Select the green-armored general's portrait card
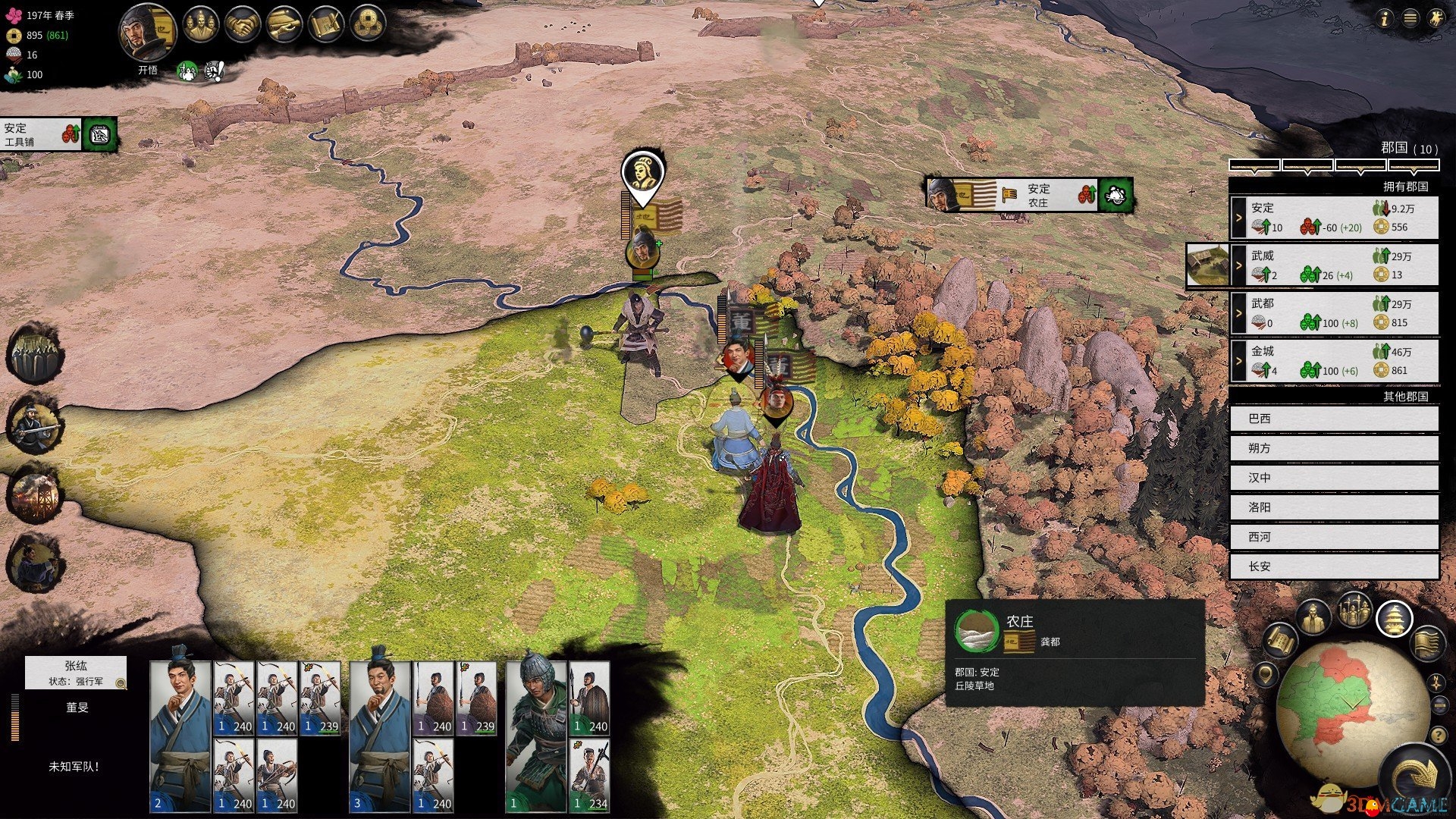This screenshot has height=819, width=1456. coord(535,736)
